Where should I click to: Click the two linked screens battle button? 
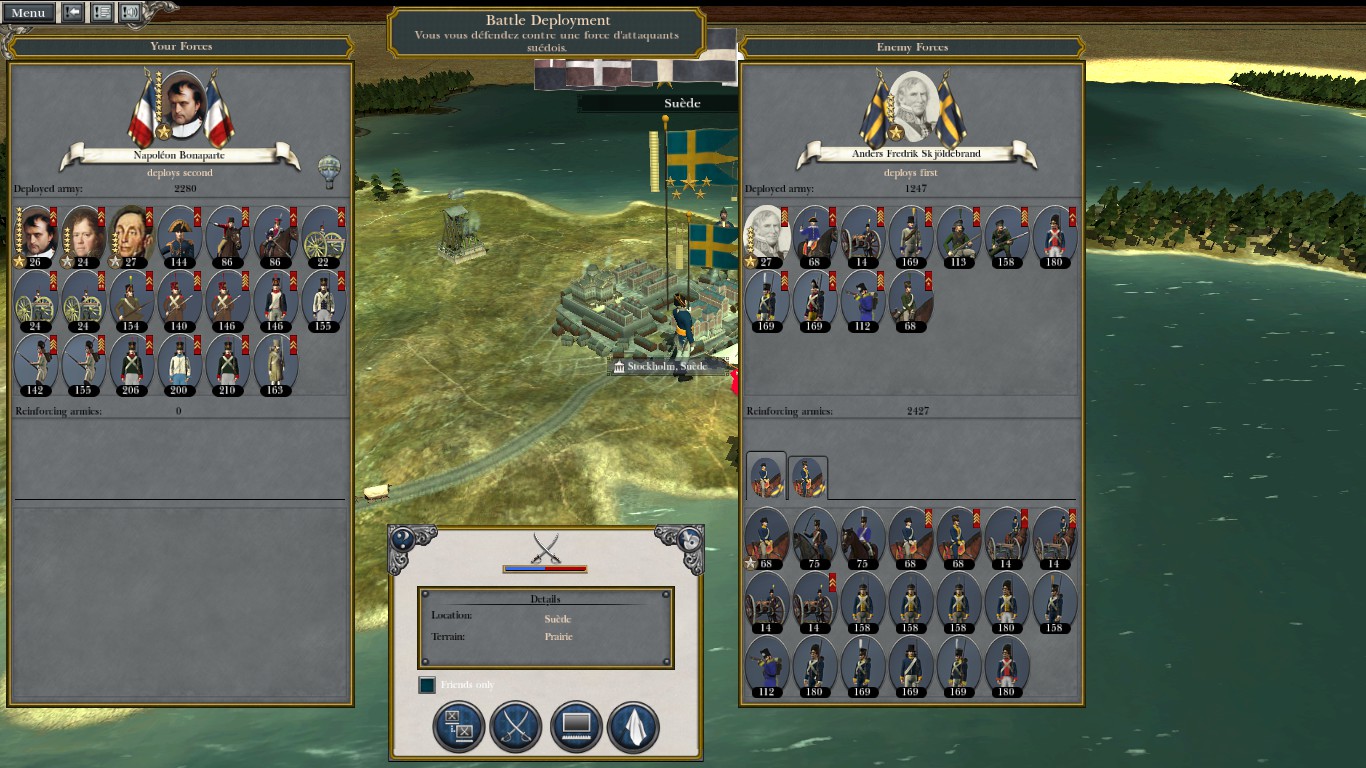(458, 727)
